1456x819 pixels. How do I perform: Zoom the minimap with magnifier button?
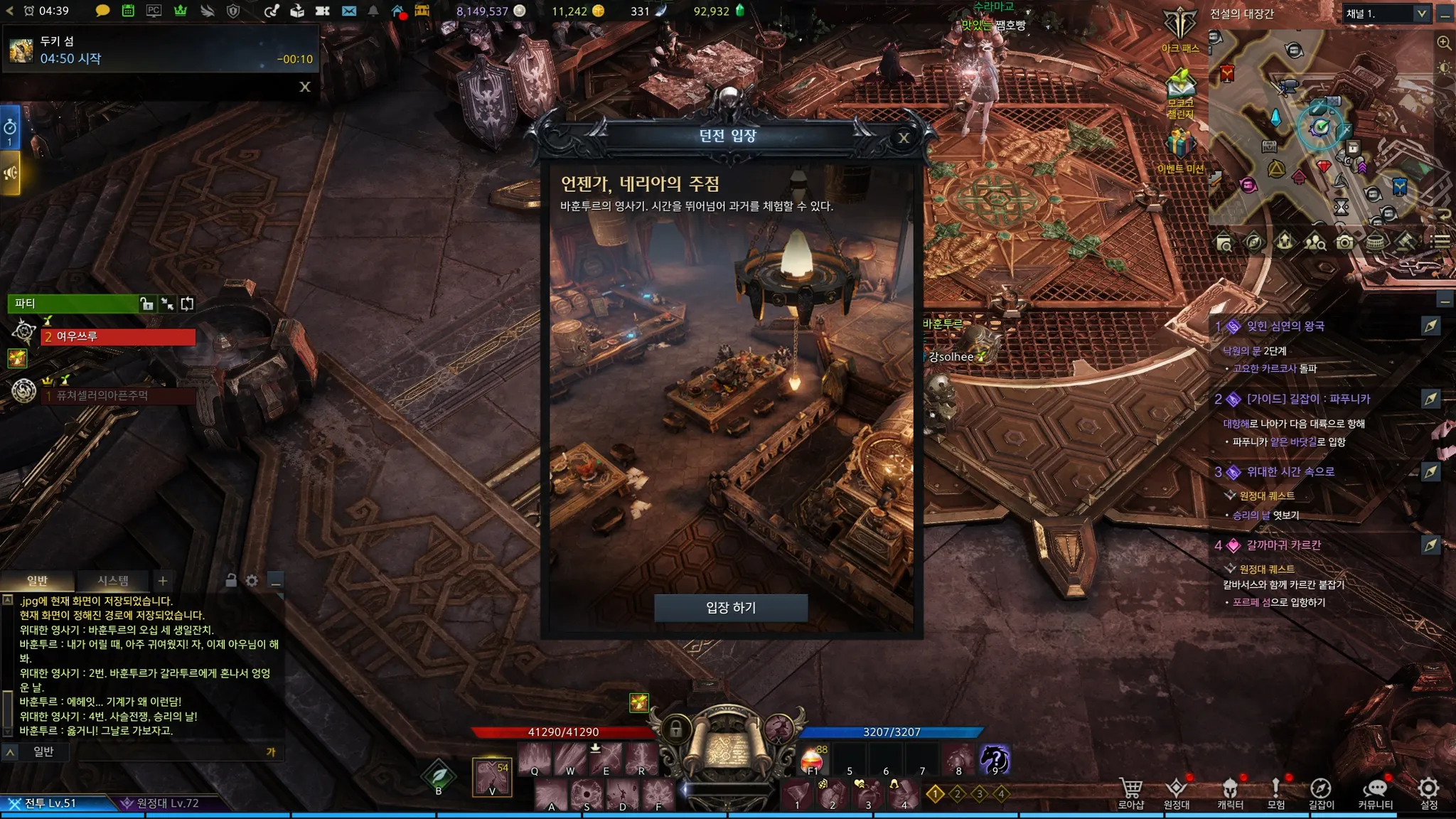pyautogui.click(x=1444, y=43)
